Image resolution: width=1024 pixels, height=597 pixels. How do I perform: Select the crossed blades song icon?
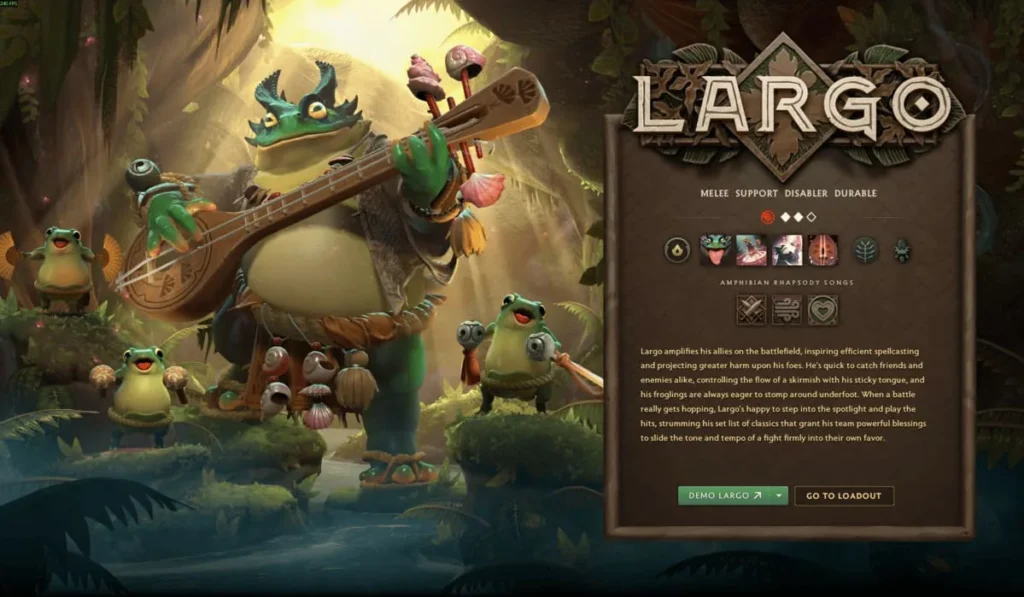point(751,310)
